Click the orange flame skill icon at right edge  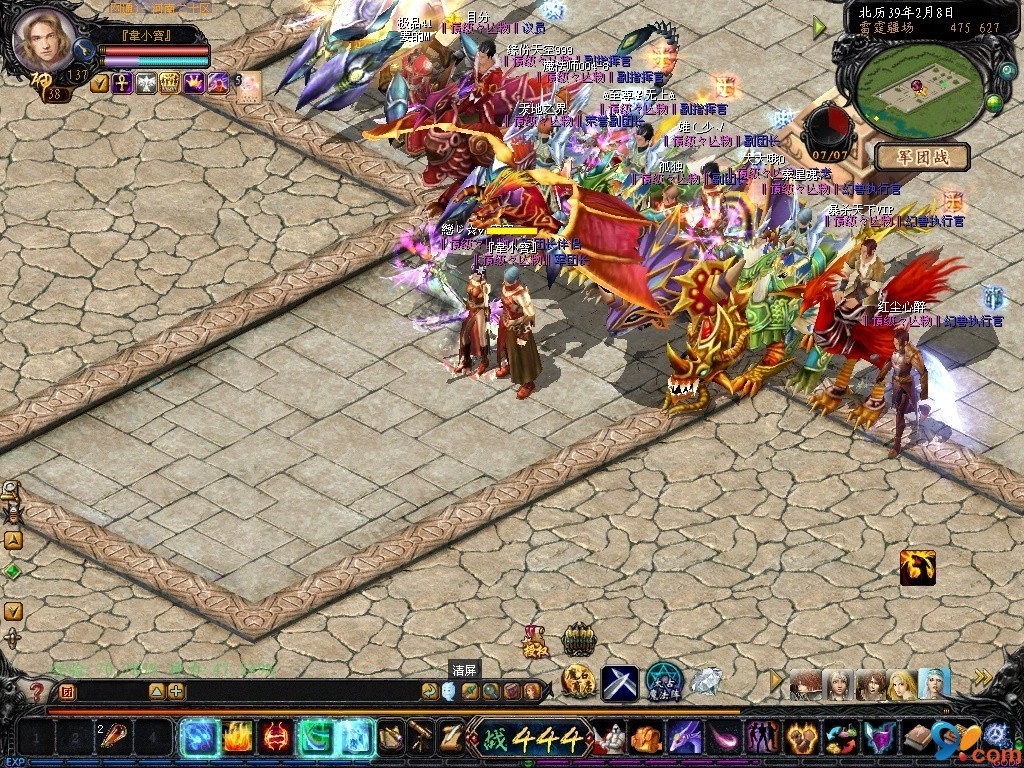pos(917,567)
